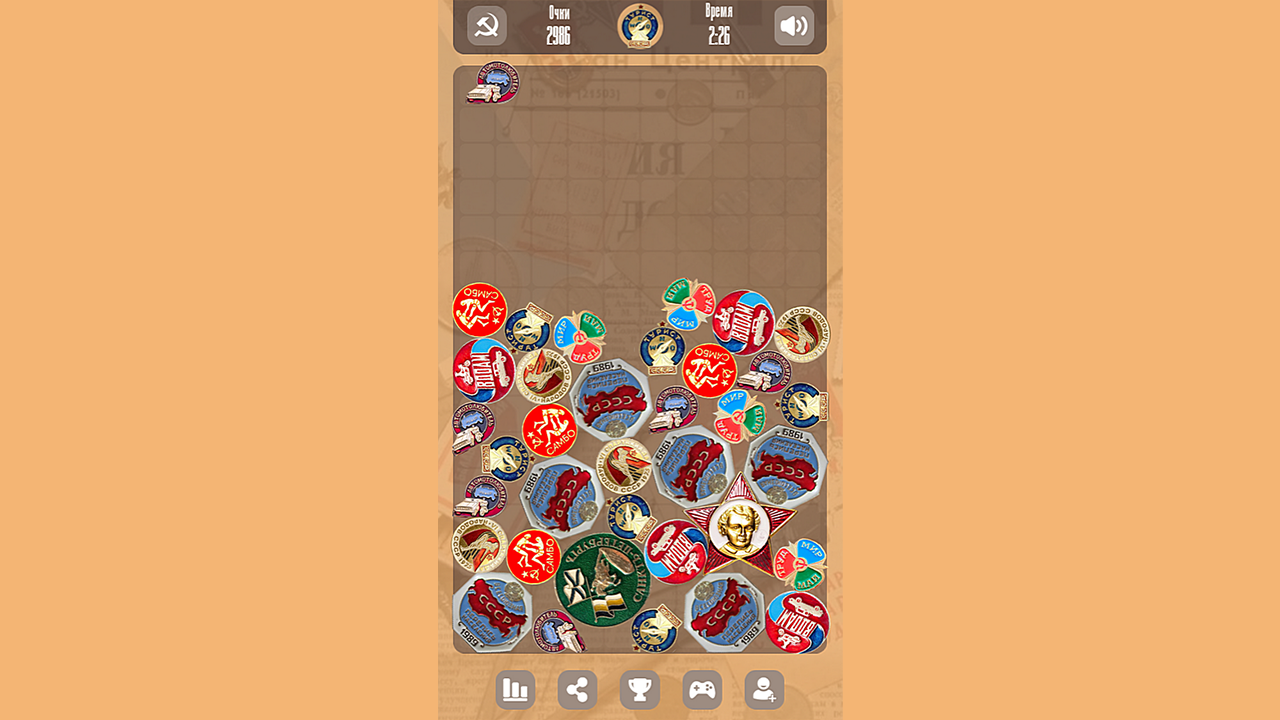Image resolution: width=1280 pixels, height=720 pixels.
Task: Invite a friend using the add-person icon
Action: (x=764, y=689)
